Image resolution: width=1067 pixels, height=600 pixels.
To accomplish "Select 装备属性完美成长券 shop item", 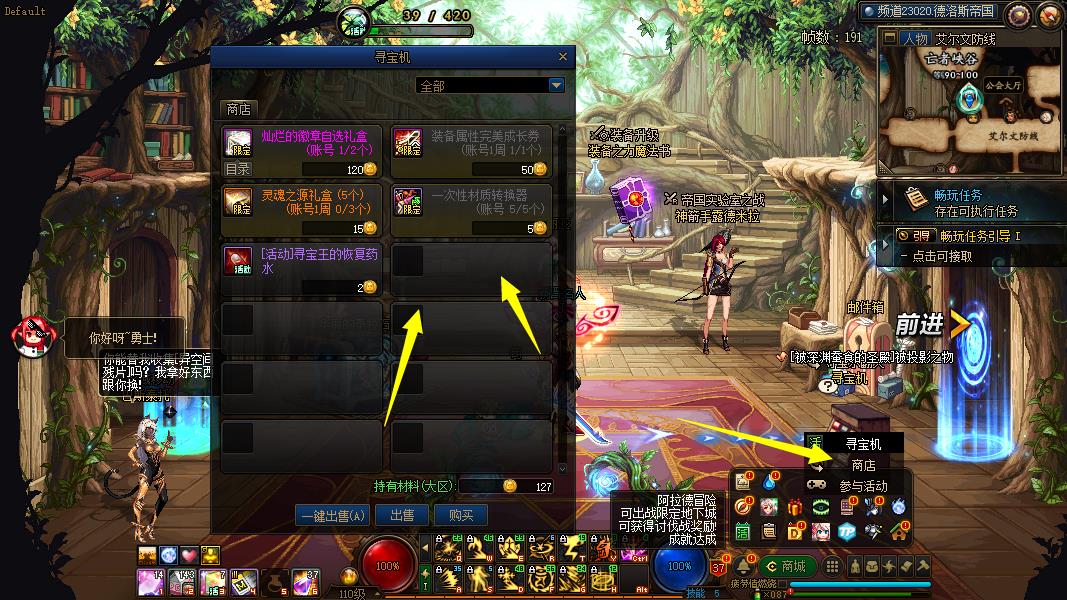I will click(x=471, y=149).
